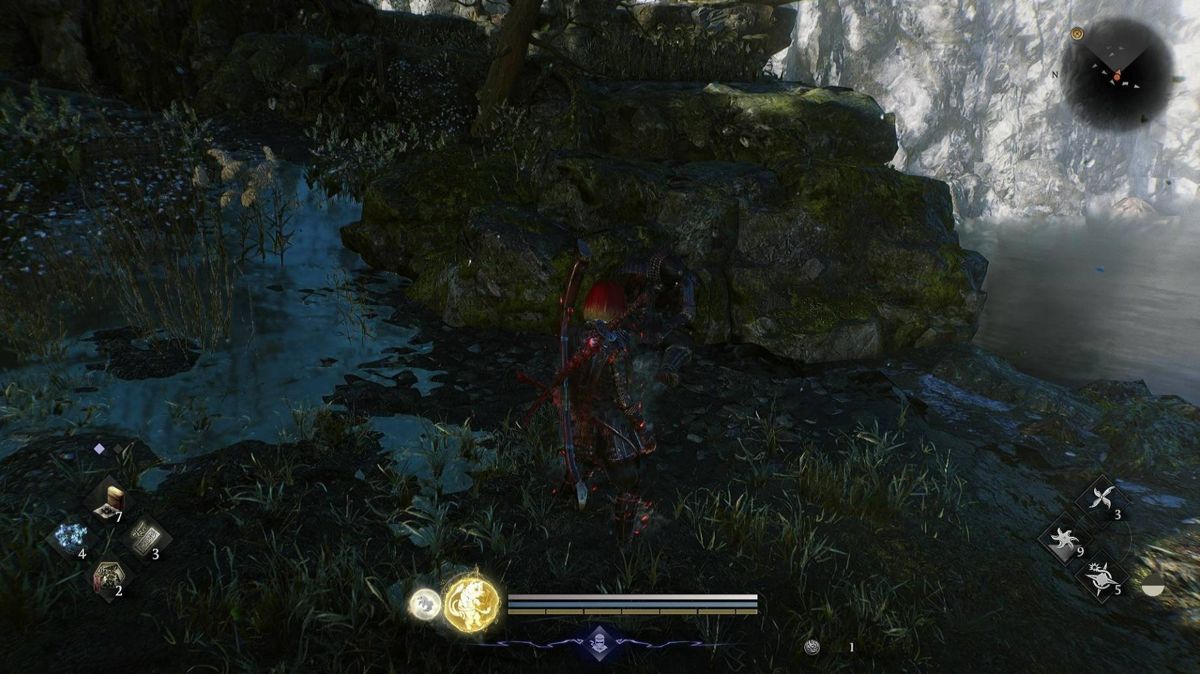Choose the hexagonal item slot with count 2
This screenshot has height=674, width=1200.
[105, 576]
